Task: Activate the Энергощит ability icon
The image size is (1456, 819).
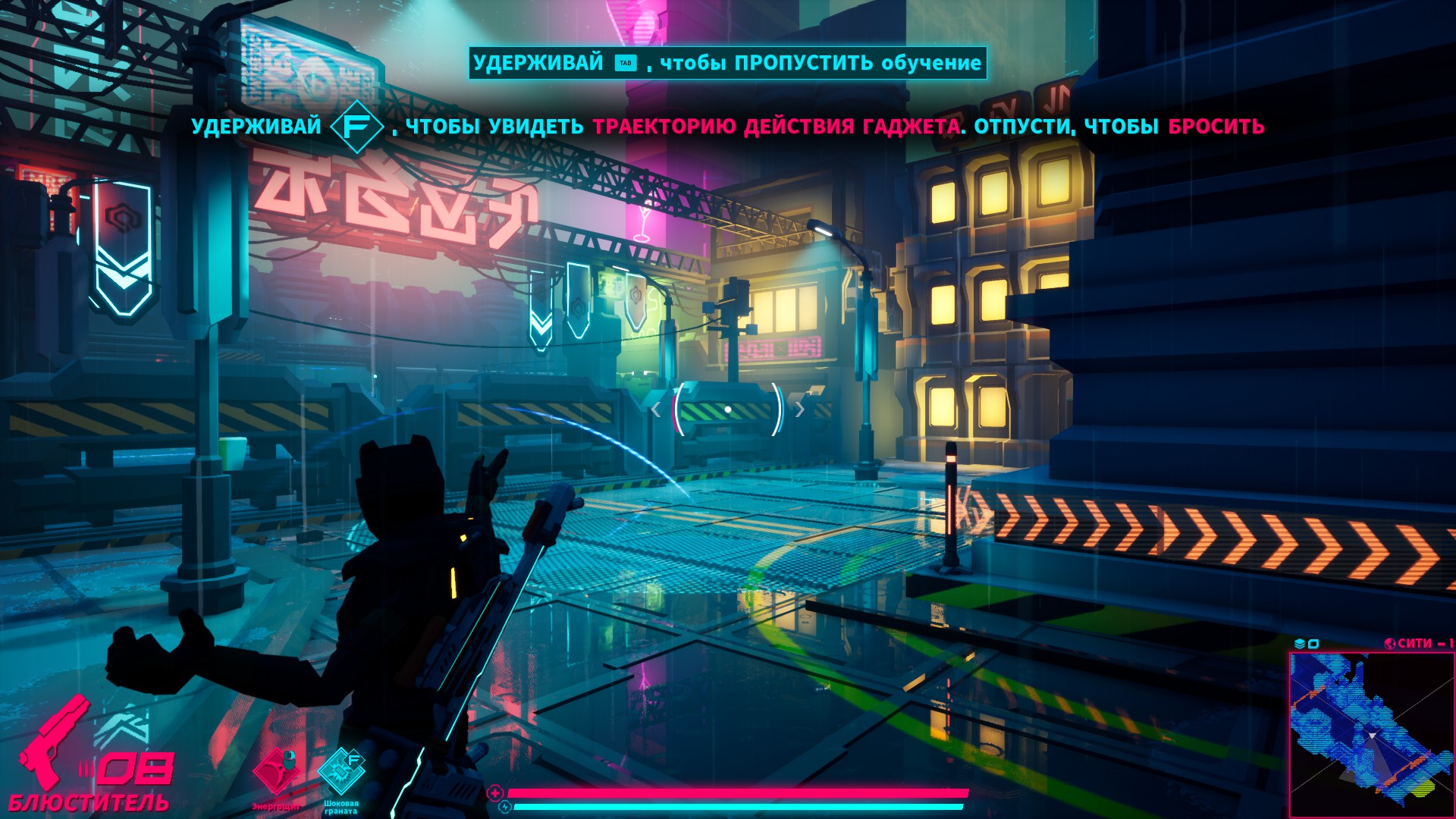Action: 276,772
